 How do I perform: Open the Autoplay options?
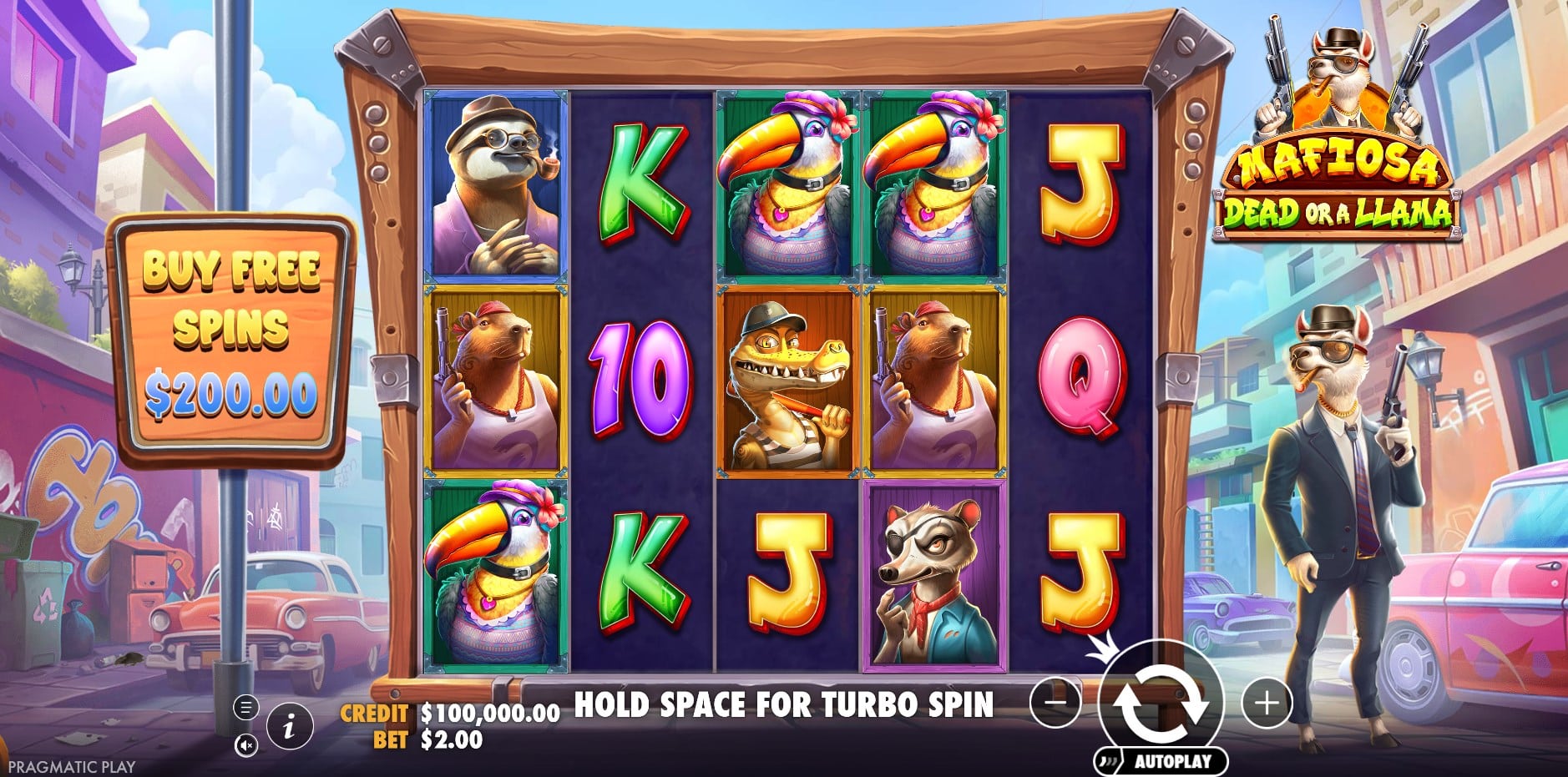[x=1162, y=761]
